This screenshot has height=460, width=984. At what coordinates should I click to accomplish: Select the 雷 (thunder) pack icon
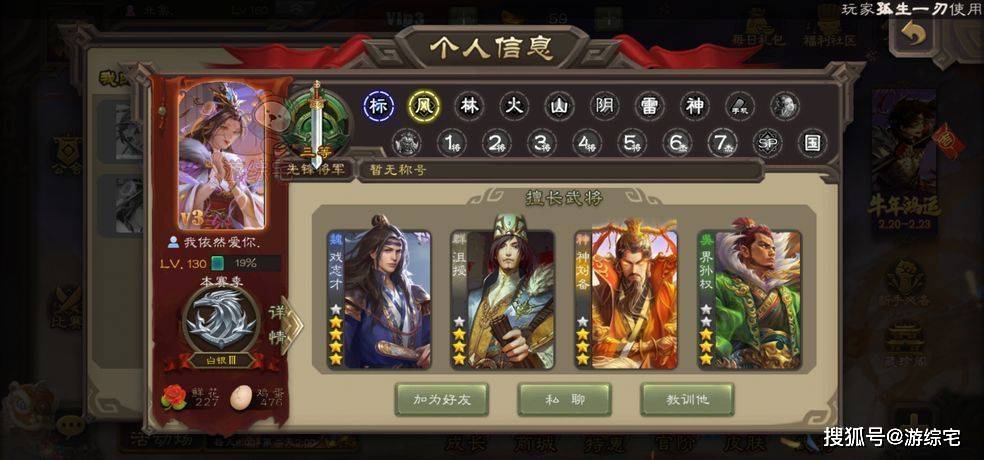pos(650,106)
